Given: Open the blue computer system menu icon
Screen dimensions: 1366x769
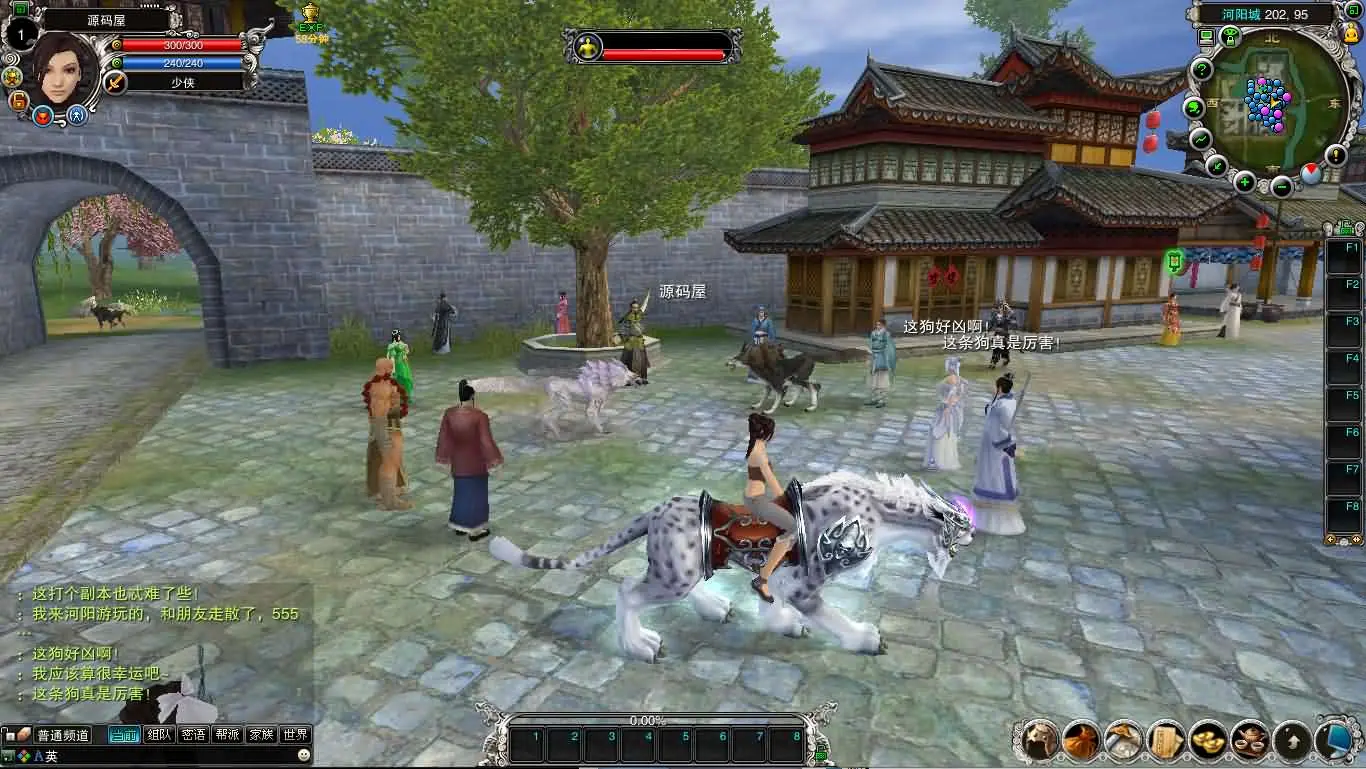Looking at the screenshot, I should click(x=1334, y=740).
